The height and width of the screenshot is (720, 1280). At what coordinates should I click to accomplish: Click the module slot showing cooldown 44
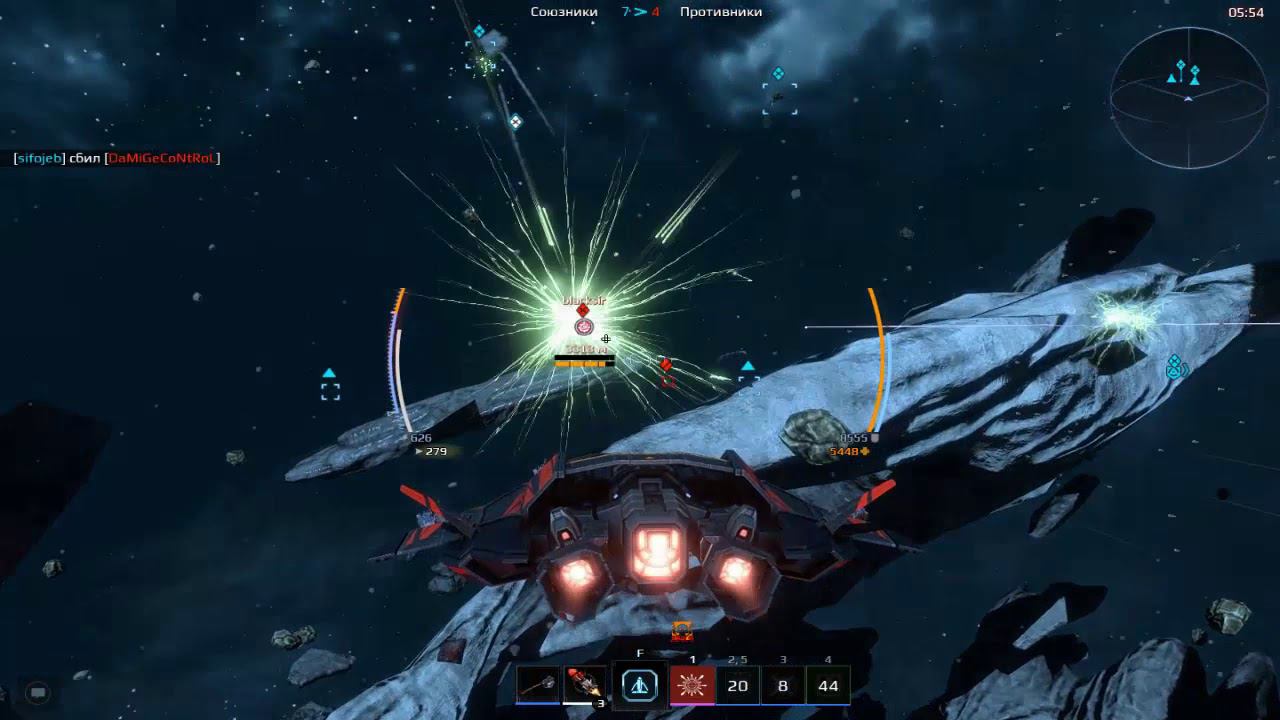point(828,685)
